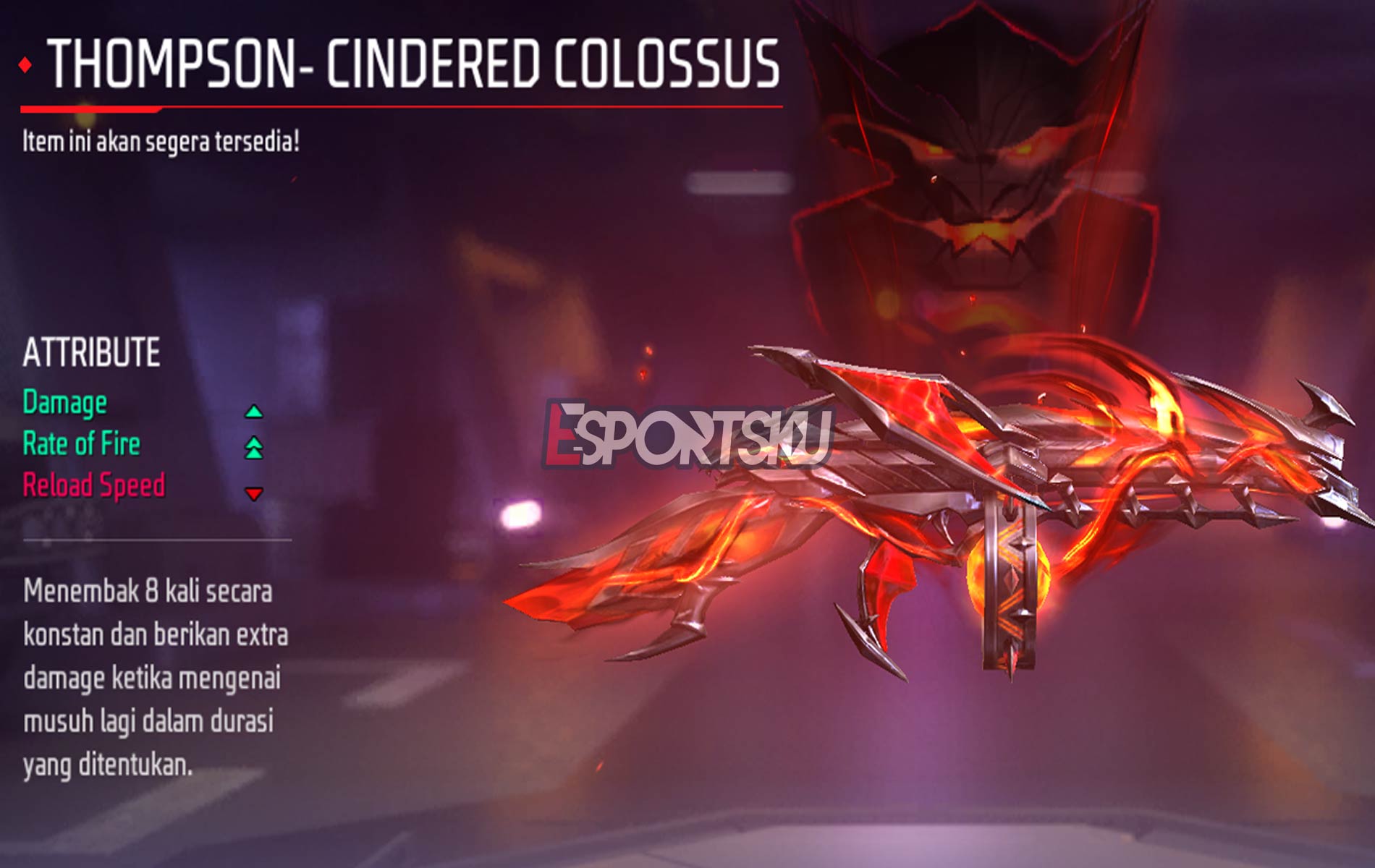Click the red diamond icon beside the title
This screenshot has height=868, width=1375.
(24, 66)
